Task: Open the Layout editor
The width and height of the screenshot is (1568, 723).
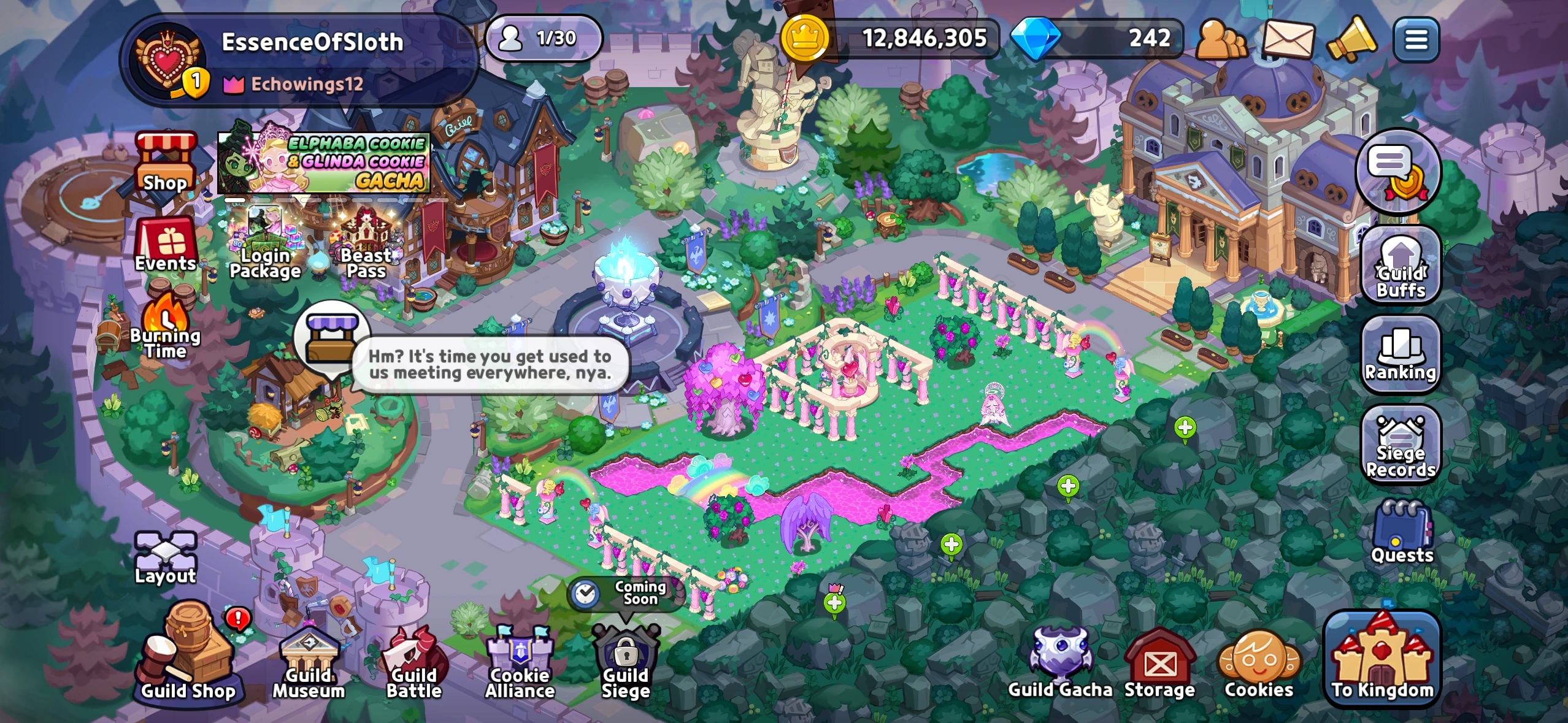Action: click(164, 551)
